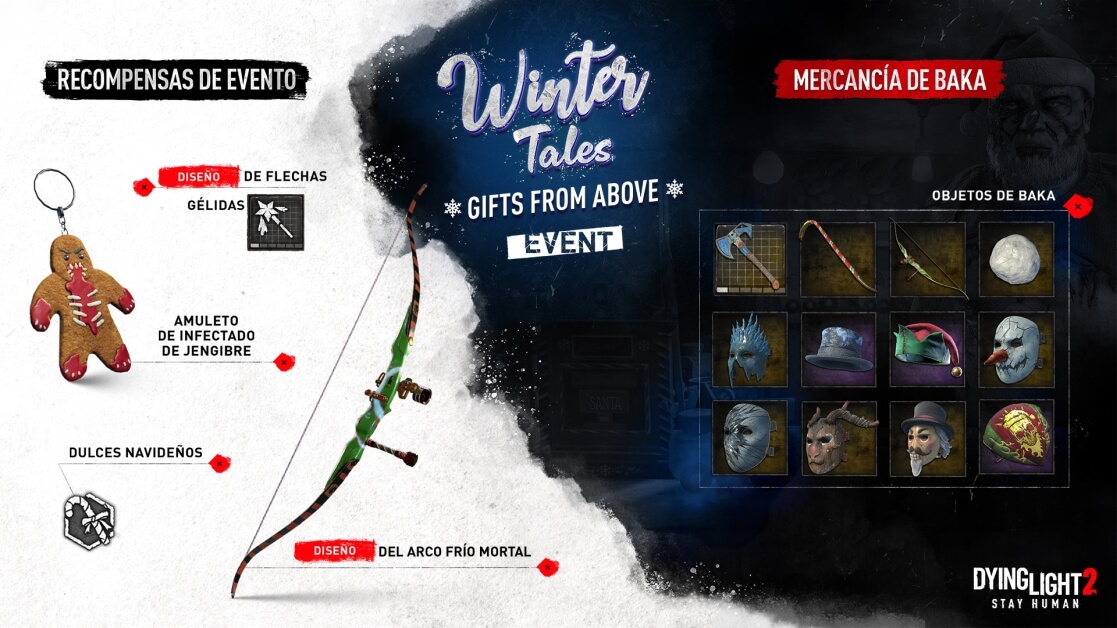1117x628 pixels.
Task: Choose the candy cane weapon slot
Action: point(837,258)
